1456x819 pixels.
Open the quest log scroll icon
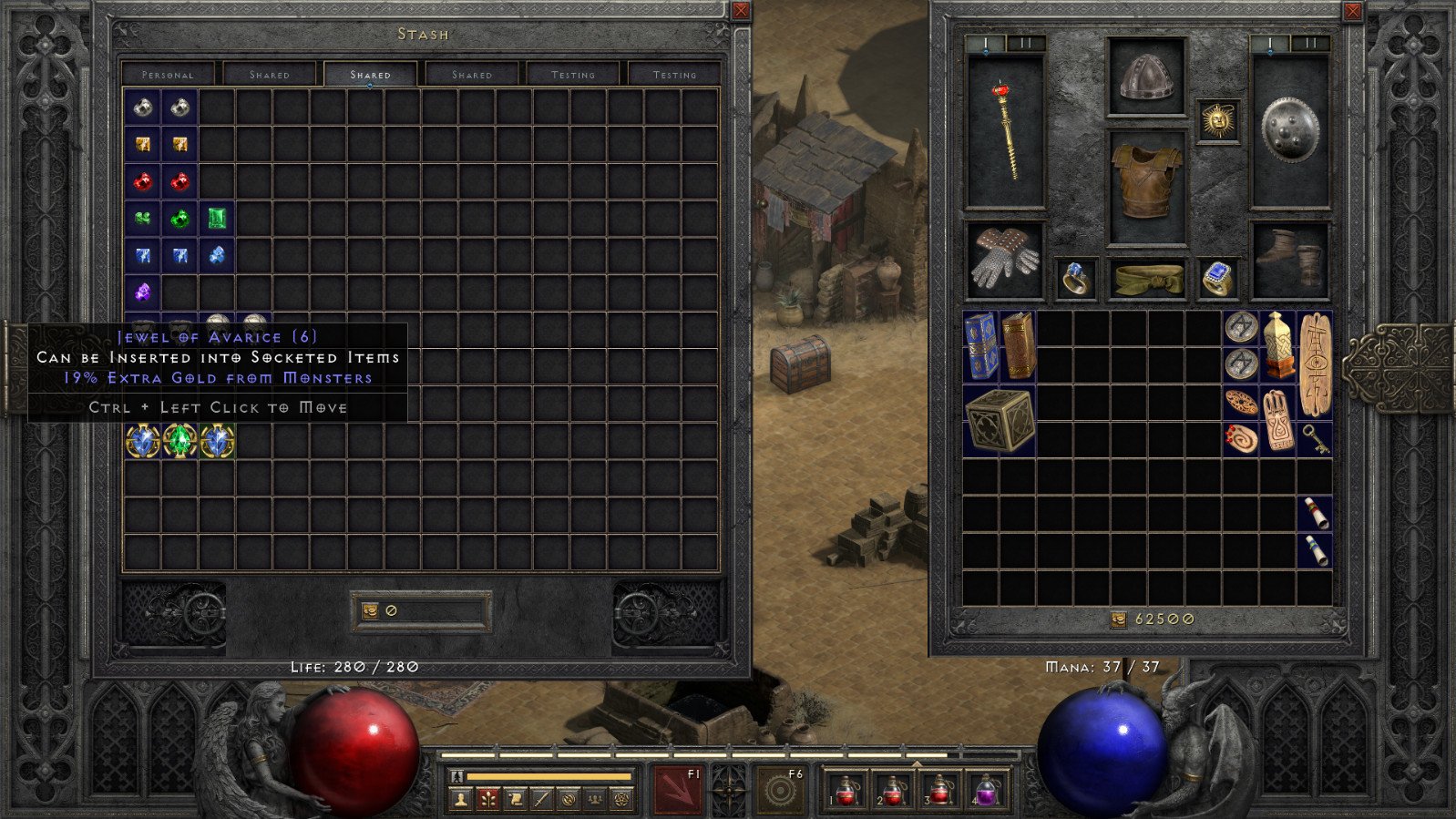(515, 799)
